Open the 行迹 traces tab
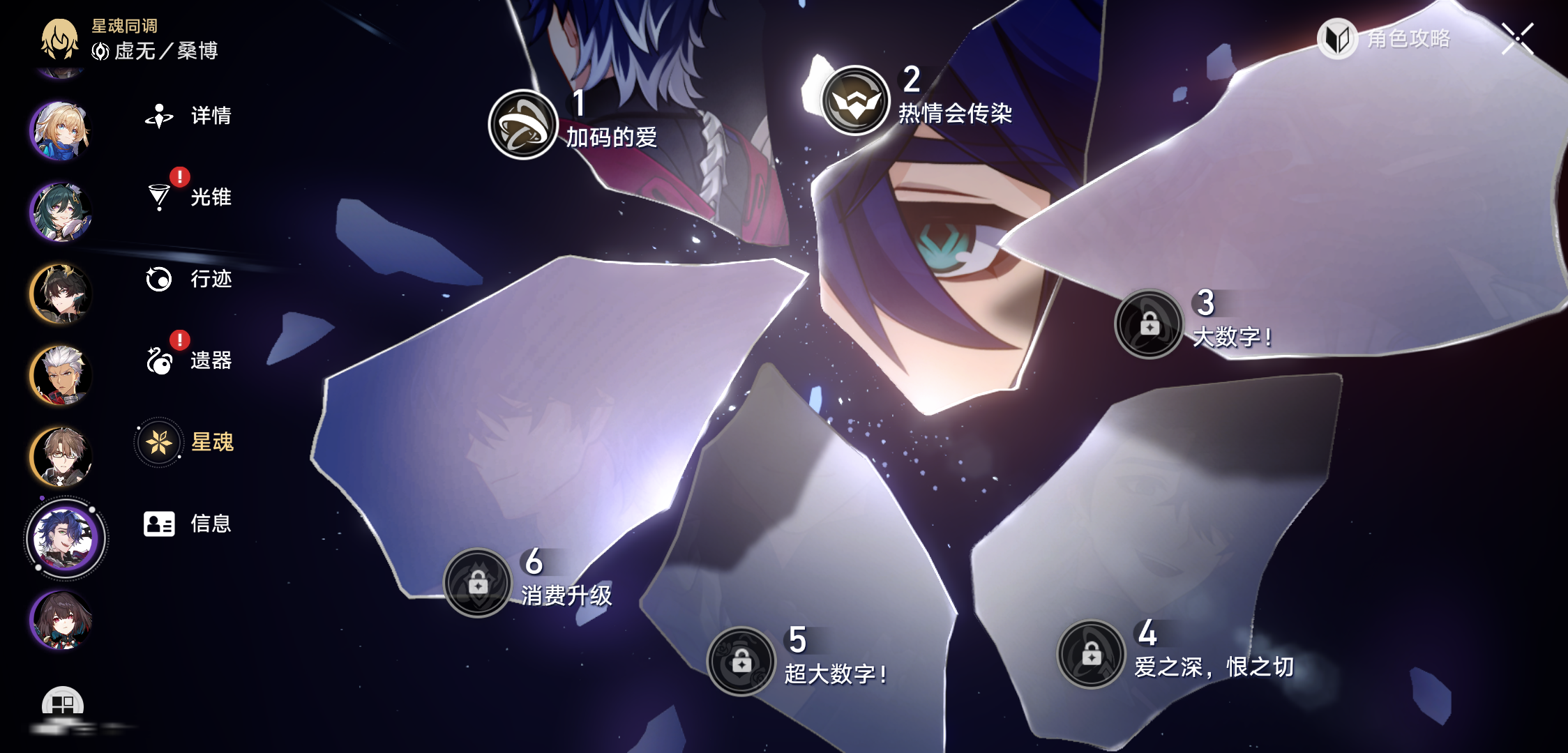The height and width of the screenshot is (753, 1568). tap(188, 279)
